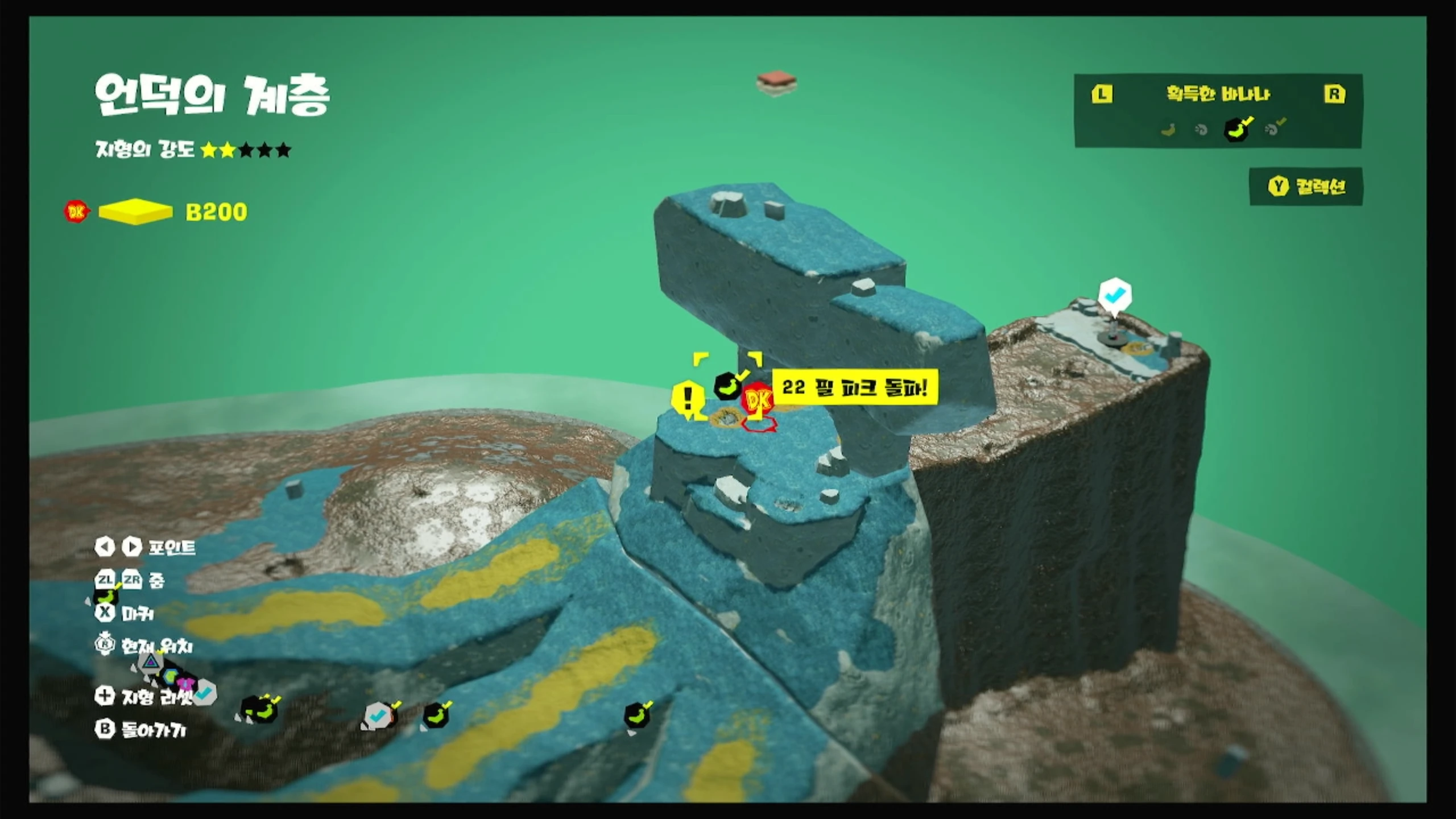Select the 22 필 피크 돌파! map label
The height and width of the screenshot is (819, 1456).
[854, 388]
